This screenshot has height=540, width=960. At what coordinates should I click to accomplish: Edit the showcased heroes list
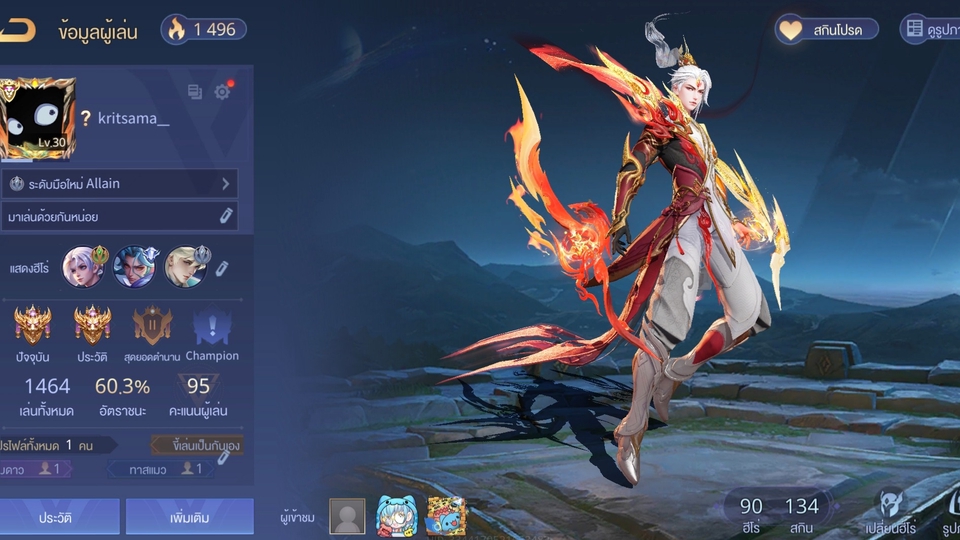pos(223,268)
